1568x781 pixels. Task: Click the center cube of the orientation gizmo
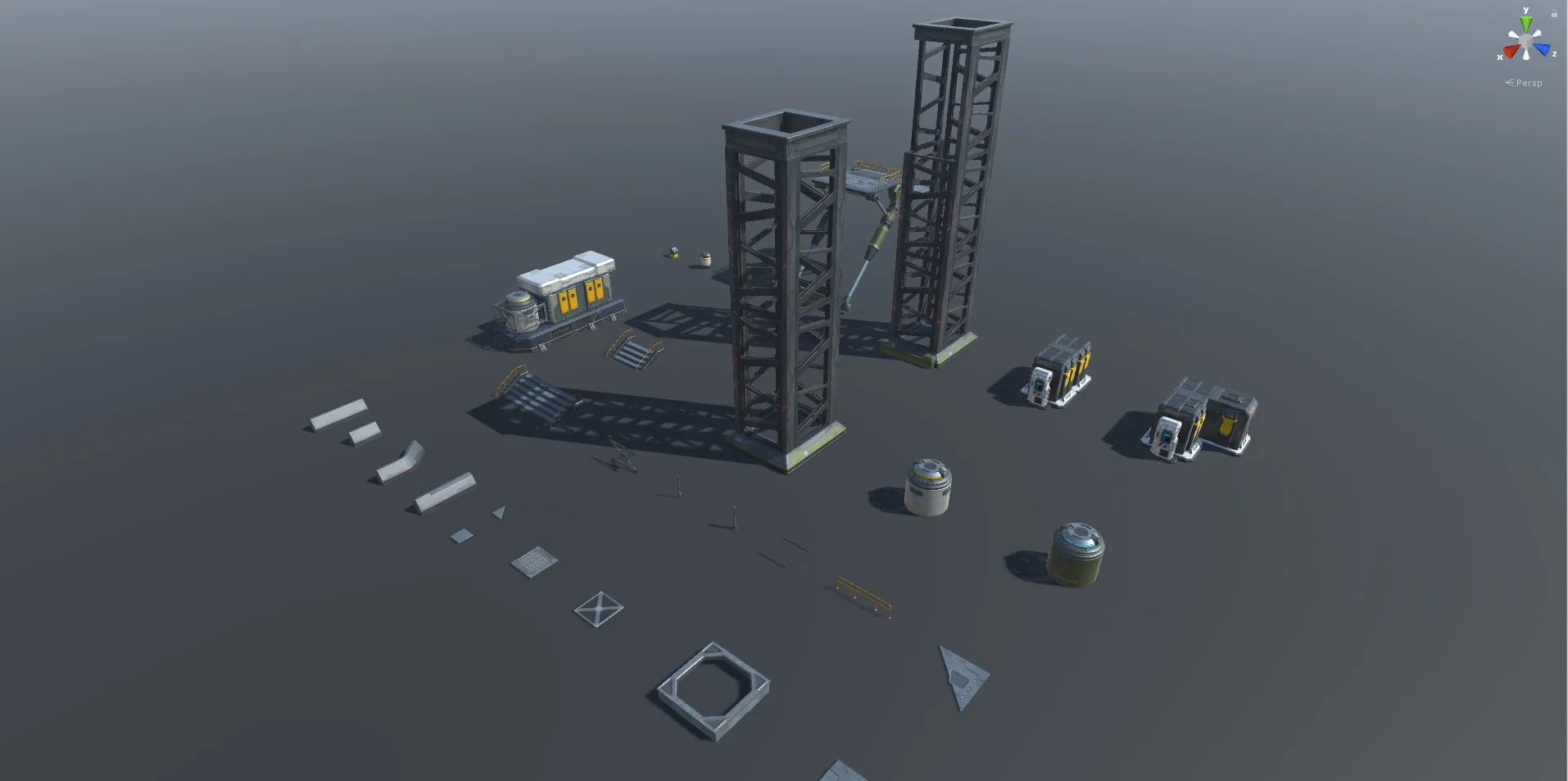click(x=1526, y=41)
